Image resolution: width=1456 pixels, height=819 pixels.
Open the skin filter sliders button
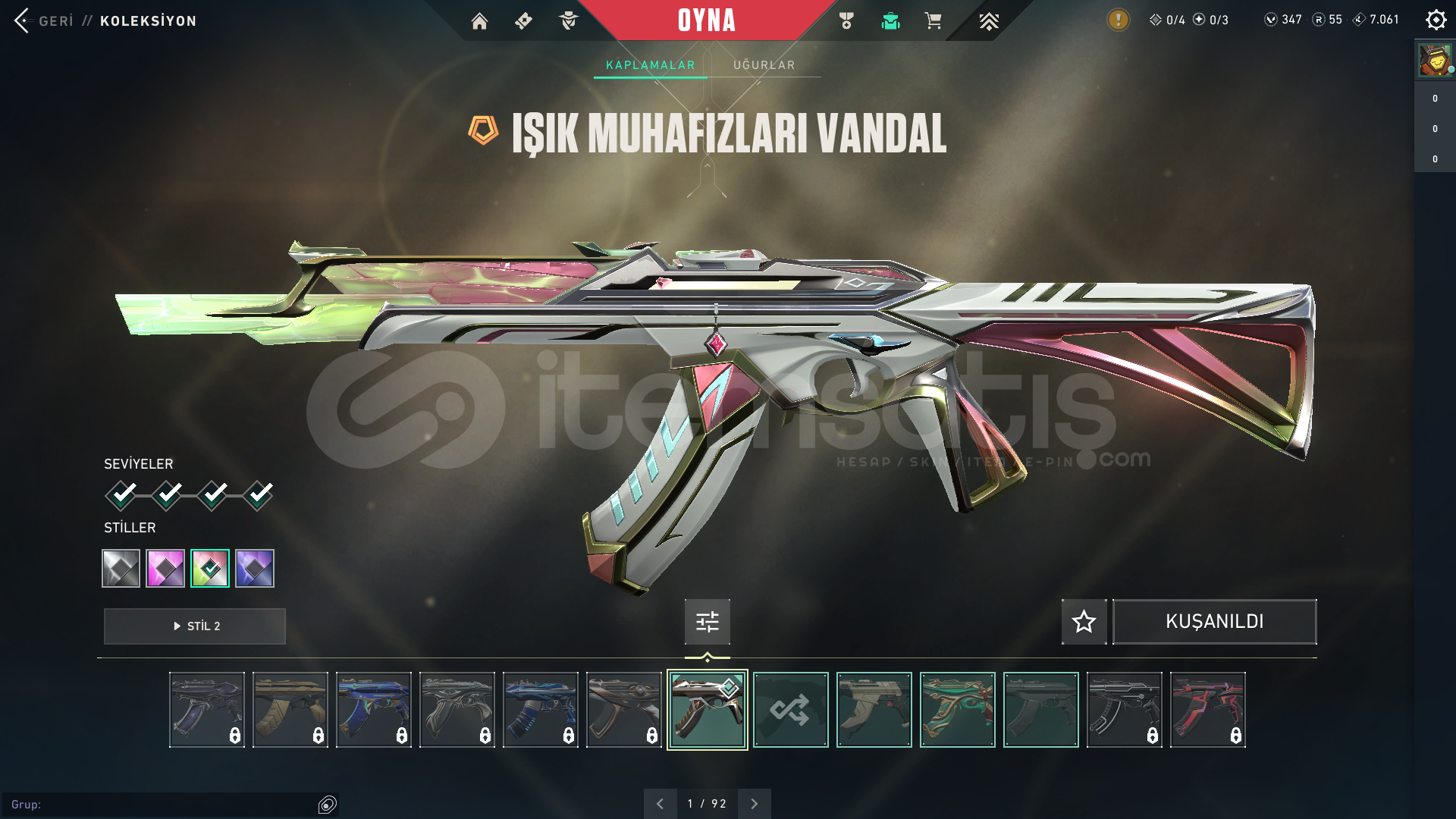[707, 622]
